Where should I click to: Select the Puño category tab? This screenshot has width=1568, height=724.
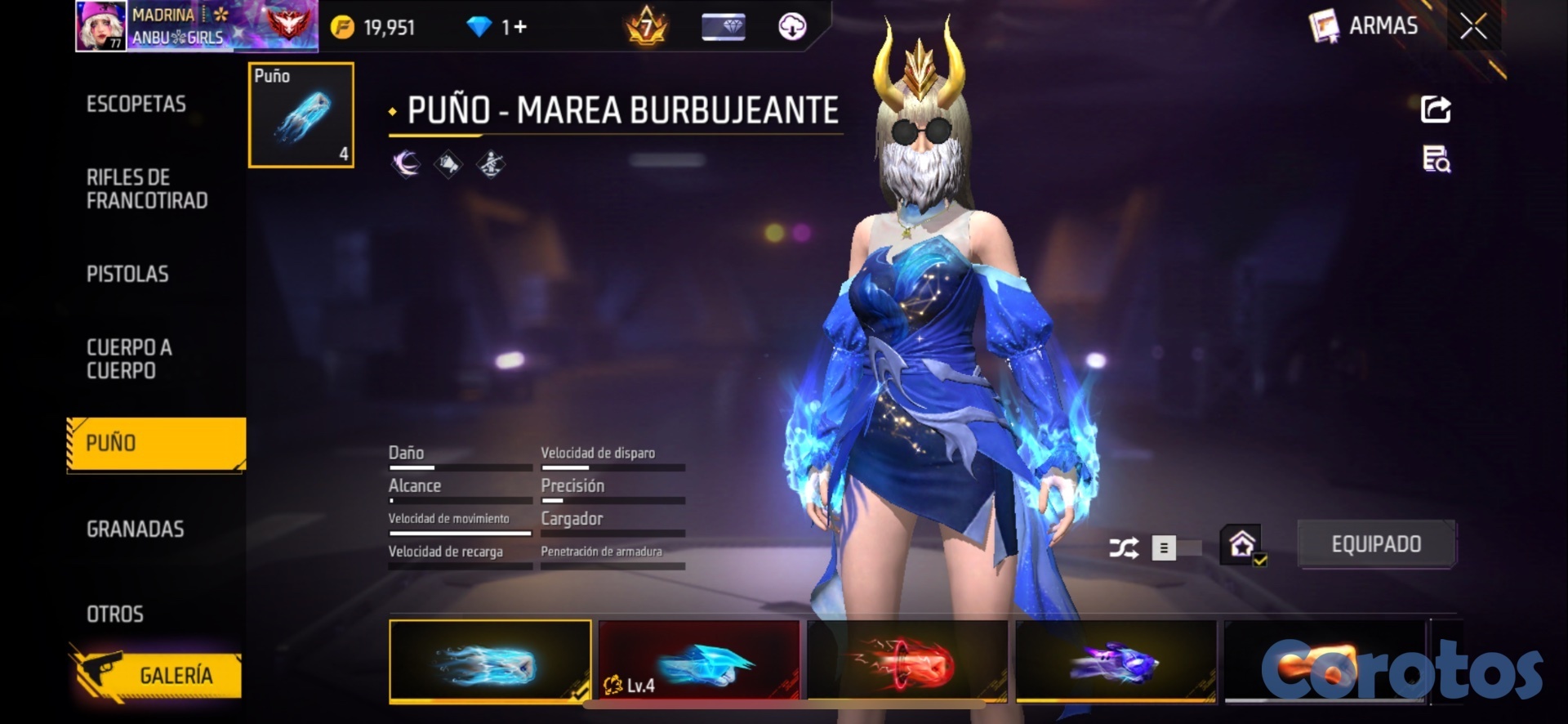tap(155, 444)
